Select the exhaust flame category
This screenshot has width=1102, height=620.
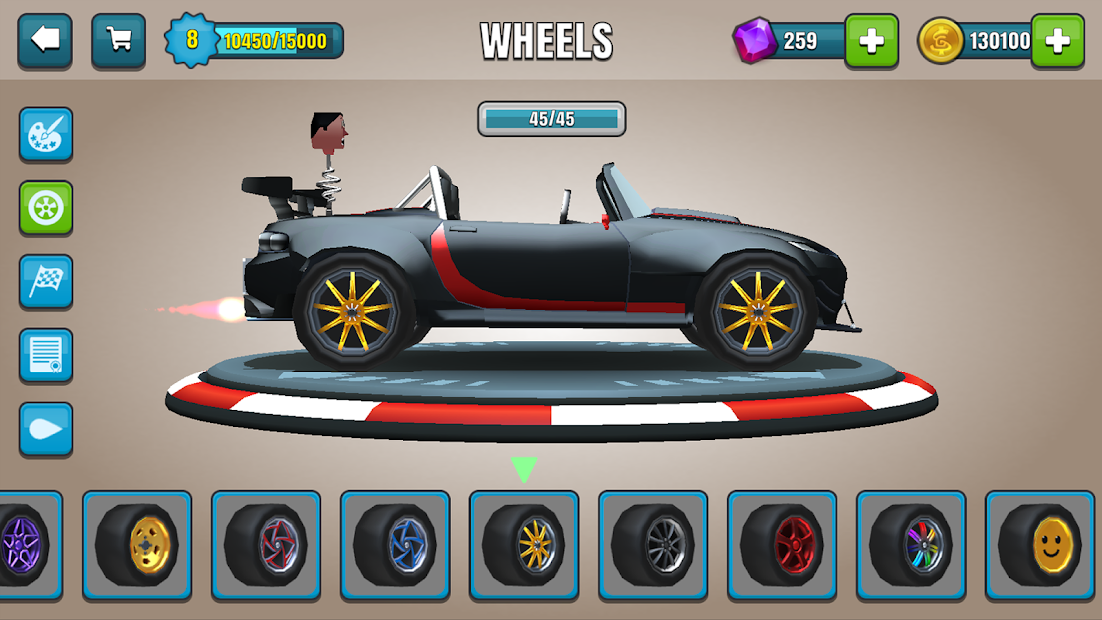pyautogui.click(x=46, y=429)
